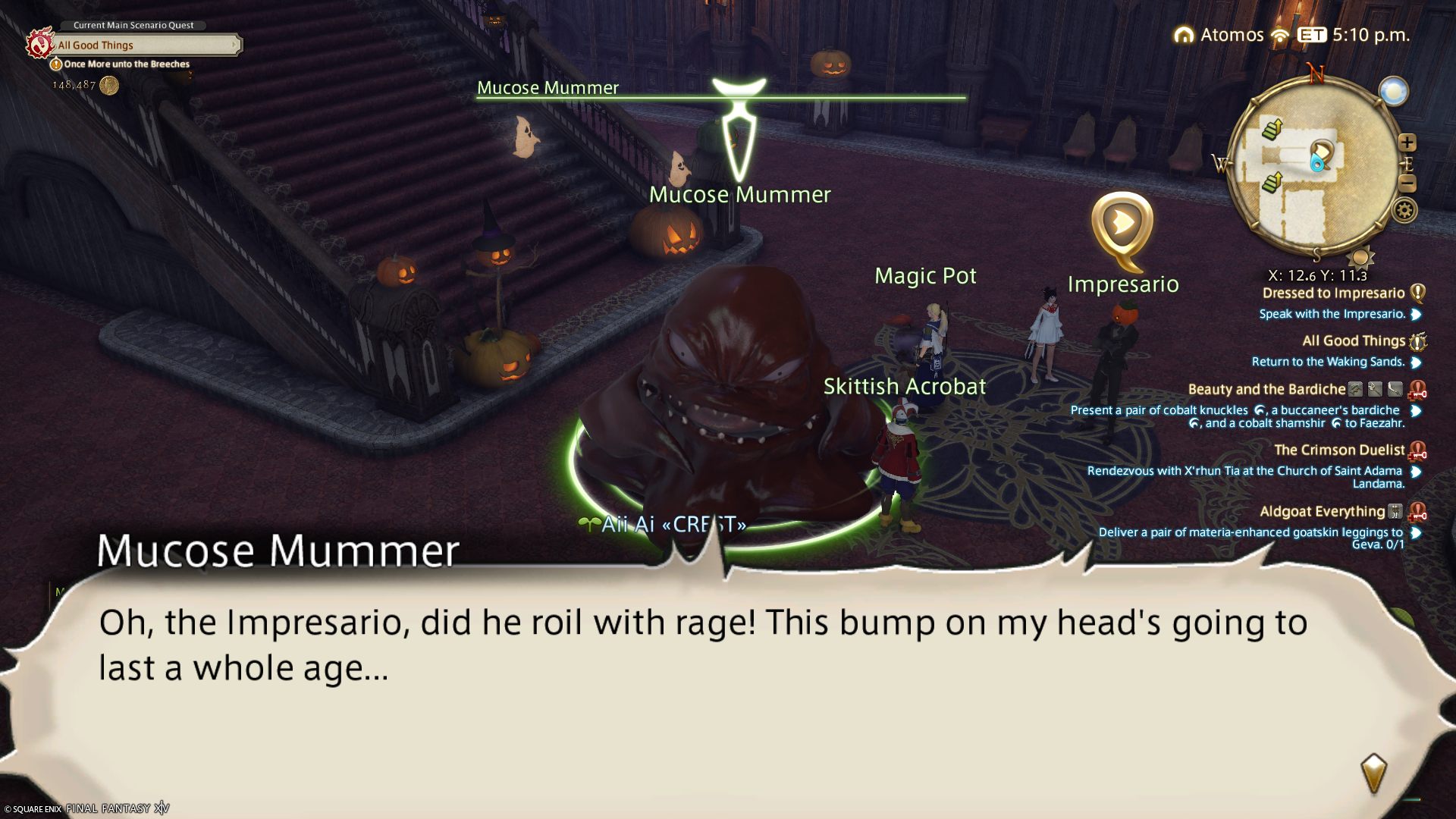Zoom in the minimap with plus button
Image resolution: width=1456 pixels, height=819 pixels.
coord(1407,143)
